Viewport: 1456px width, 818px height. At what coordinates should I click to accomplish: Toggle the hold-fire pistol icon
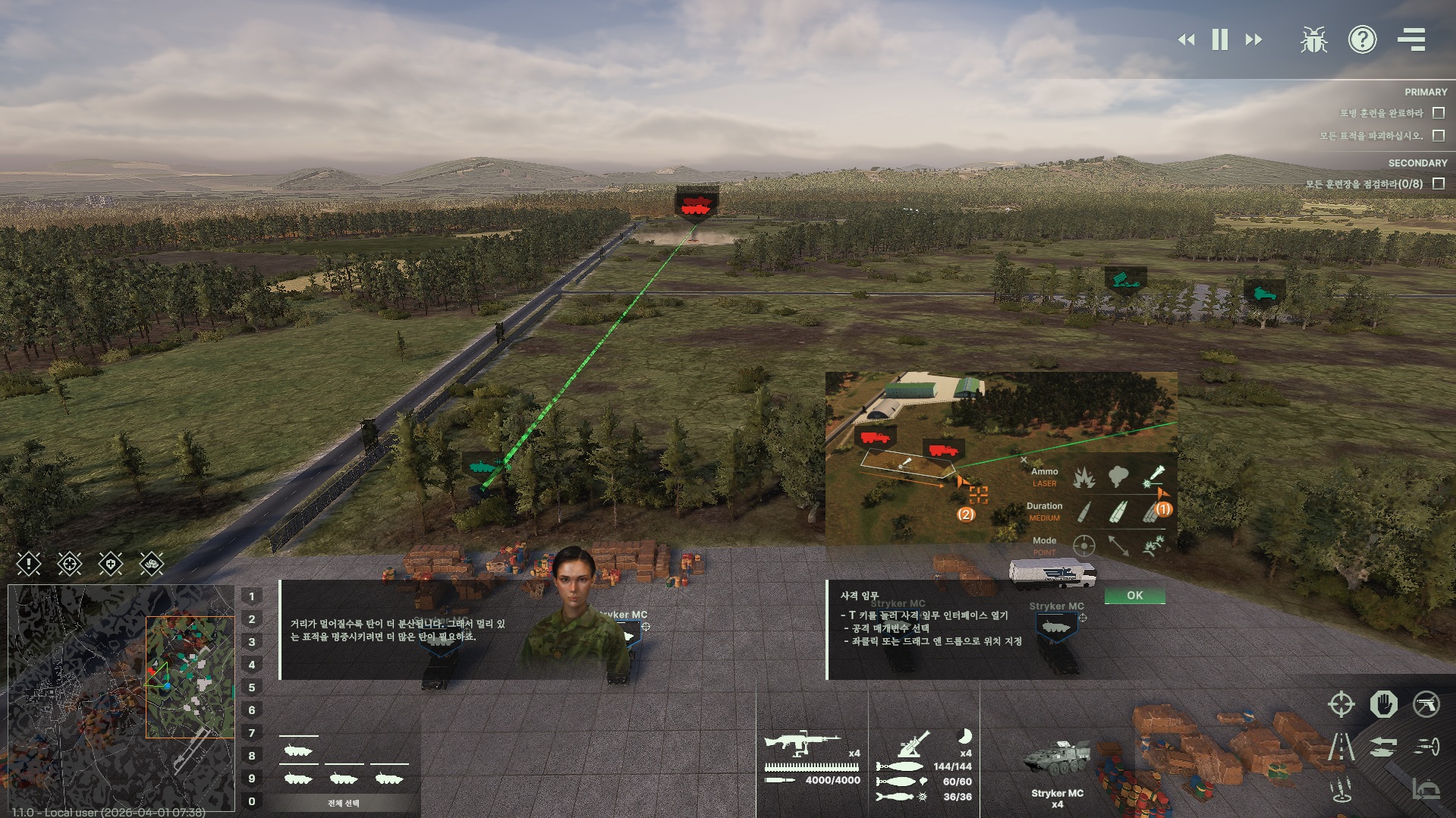pos(1426,704)
